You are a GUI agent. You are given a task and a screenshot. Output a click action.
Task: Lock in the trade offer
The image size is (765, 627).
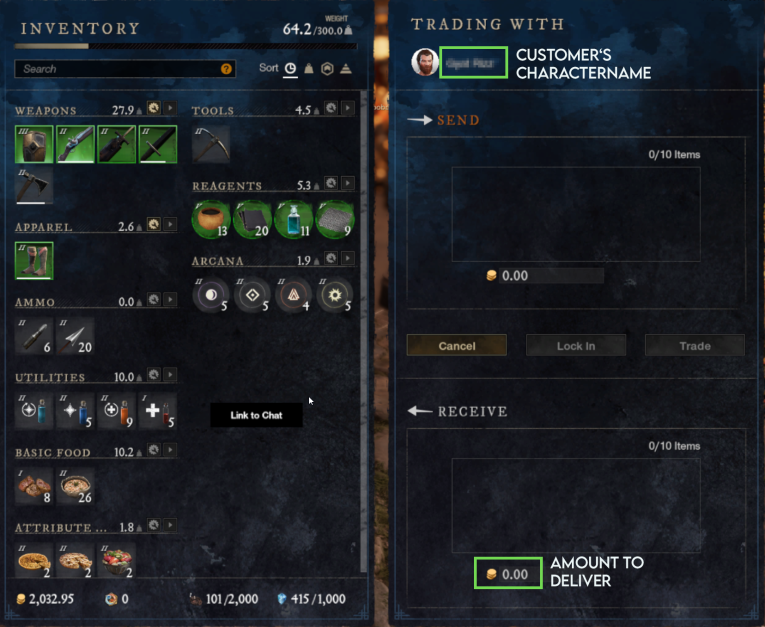tap(575, 346)
